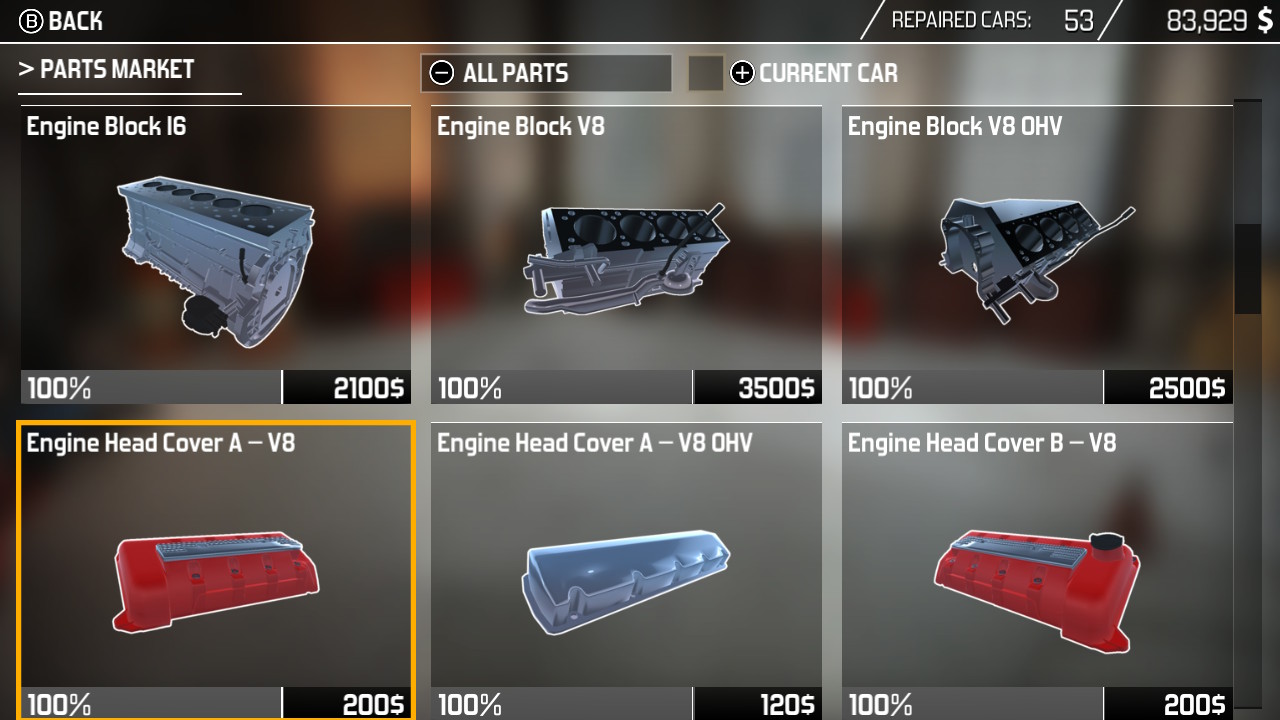The image size is (1280, 720).
Task: Click the 100% condition bar of Engine Block I6
Action: pyautogui.click(x=150, y=386)
